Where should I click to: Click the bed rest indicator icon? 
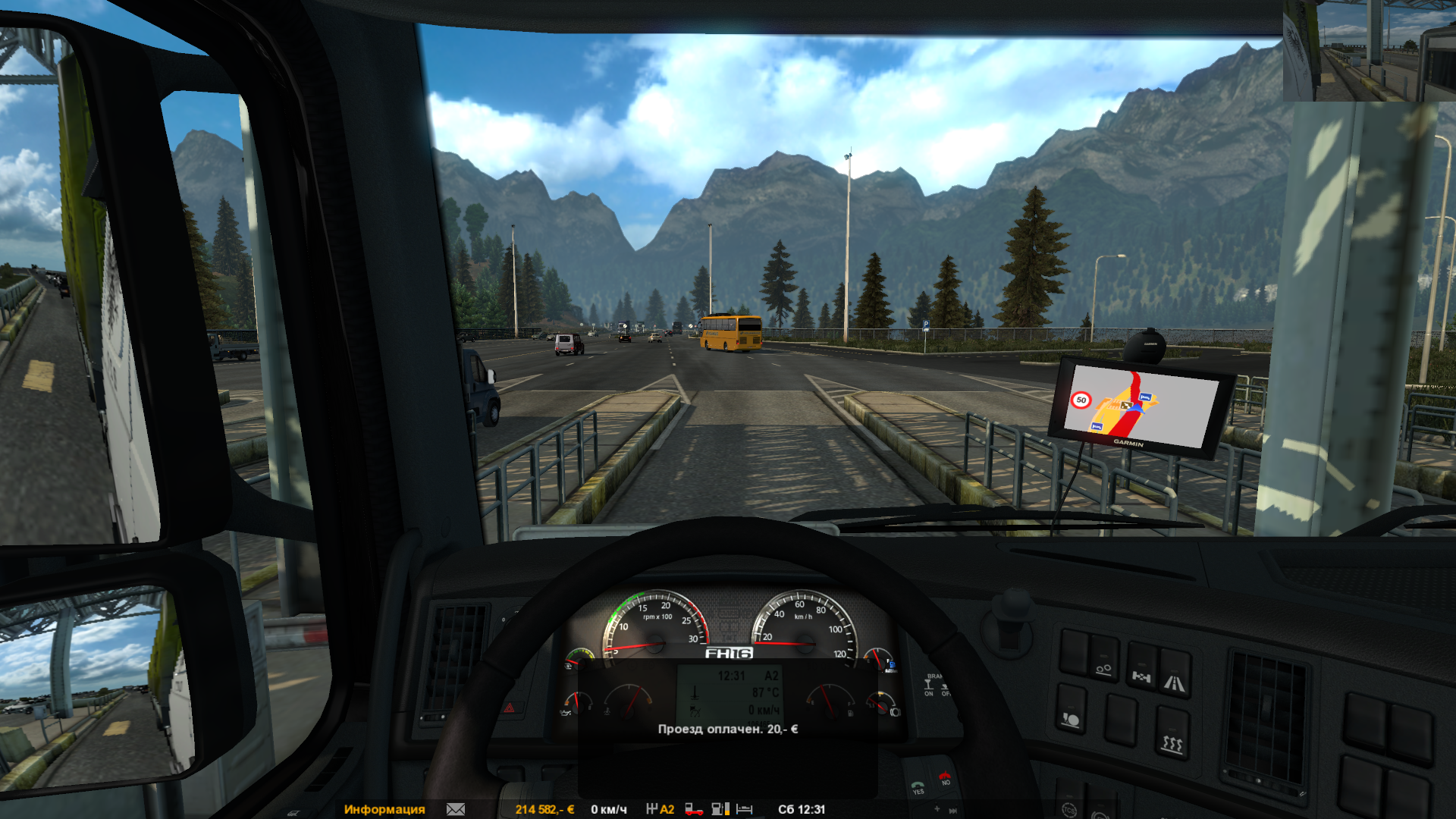[745, 809]
